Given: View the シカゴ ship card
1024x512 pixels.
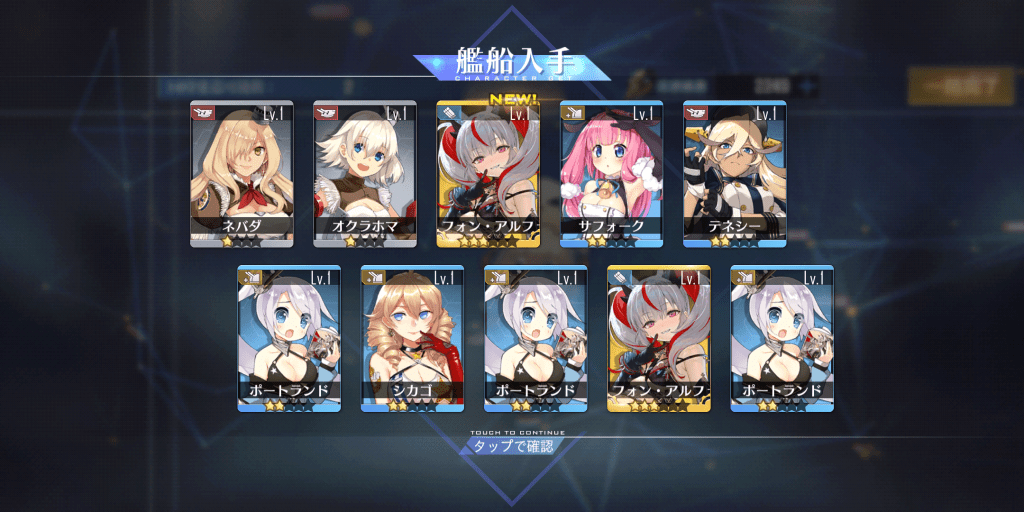Looking at the screenshot, I should [411, 338].
